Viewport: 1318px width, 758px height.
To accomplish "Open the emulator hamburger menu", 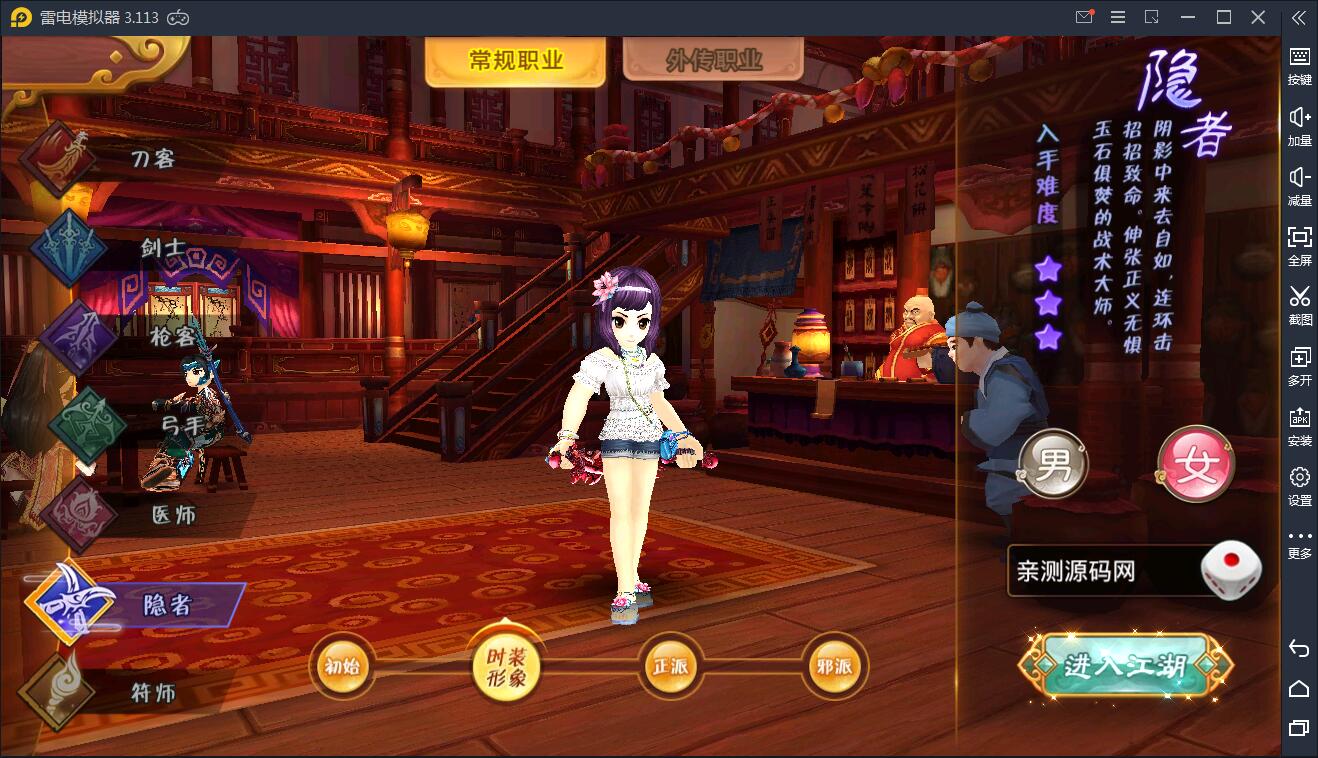I will point(1118,16).
